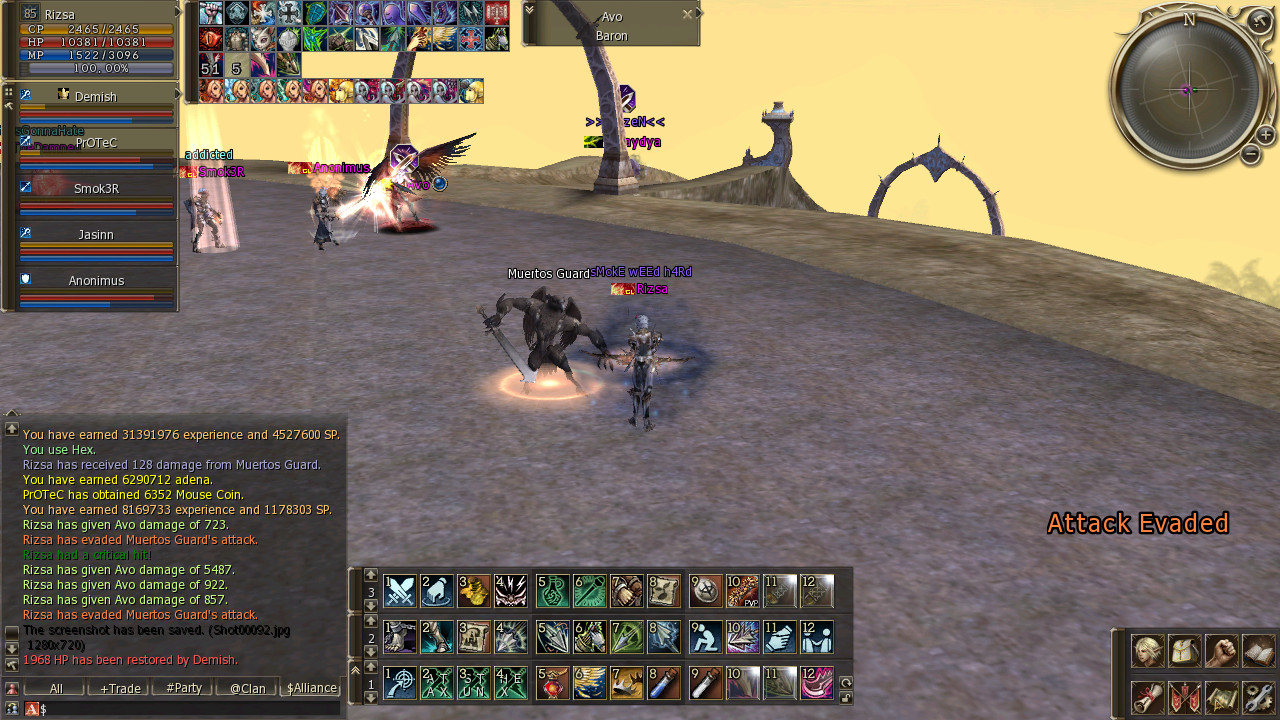1280x720 pixels.
Task: Zoom out the minimap with minus button
Action: pos(1250,154)
